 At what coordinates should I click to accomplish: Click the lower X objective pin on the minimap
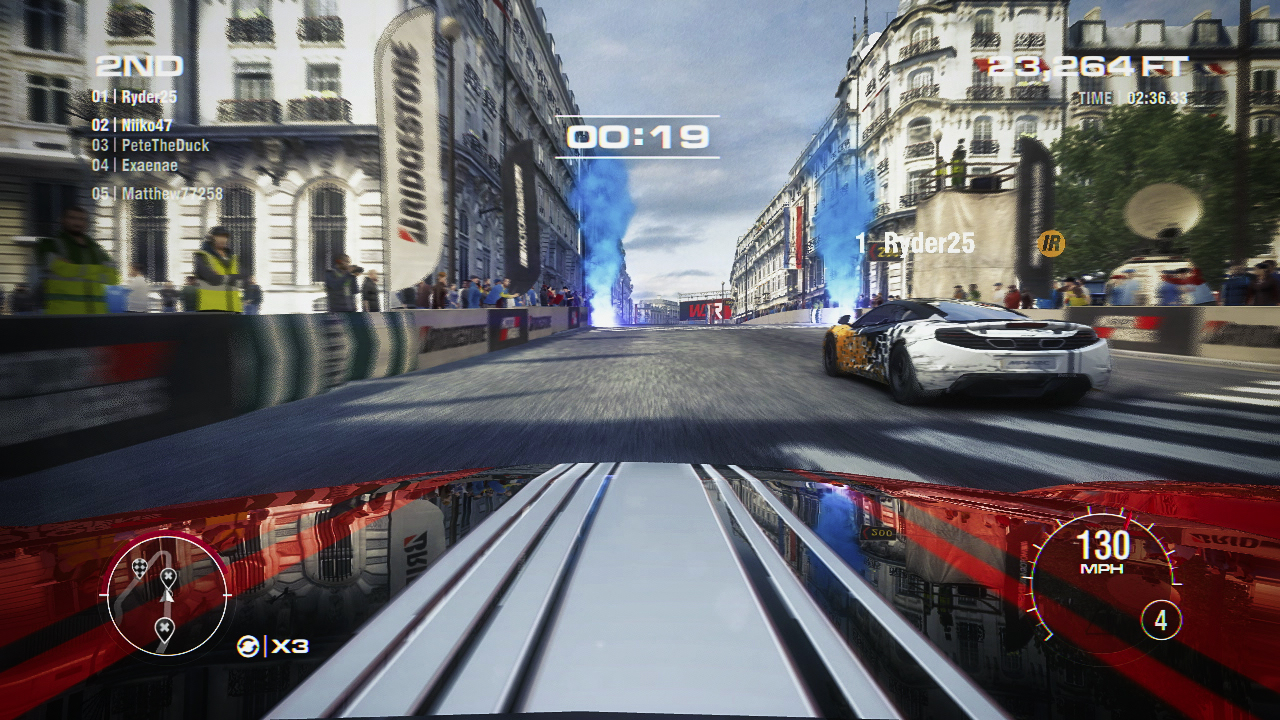coord(165,625)
